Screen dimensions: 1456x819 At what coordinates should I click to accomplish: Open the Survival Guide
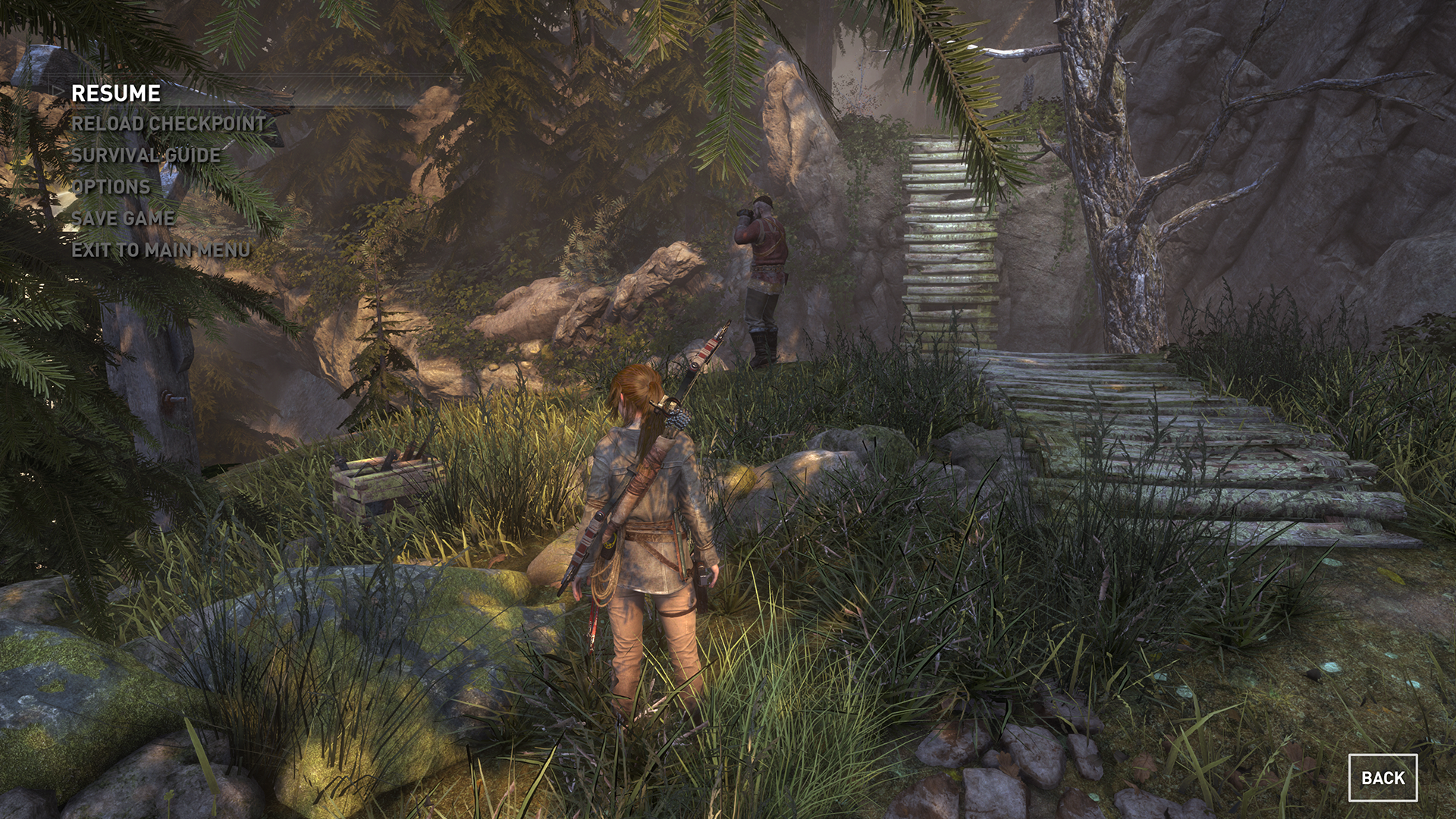pyautogui.click(x=146, y=155)
